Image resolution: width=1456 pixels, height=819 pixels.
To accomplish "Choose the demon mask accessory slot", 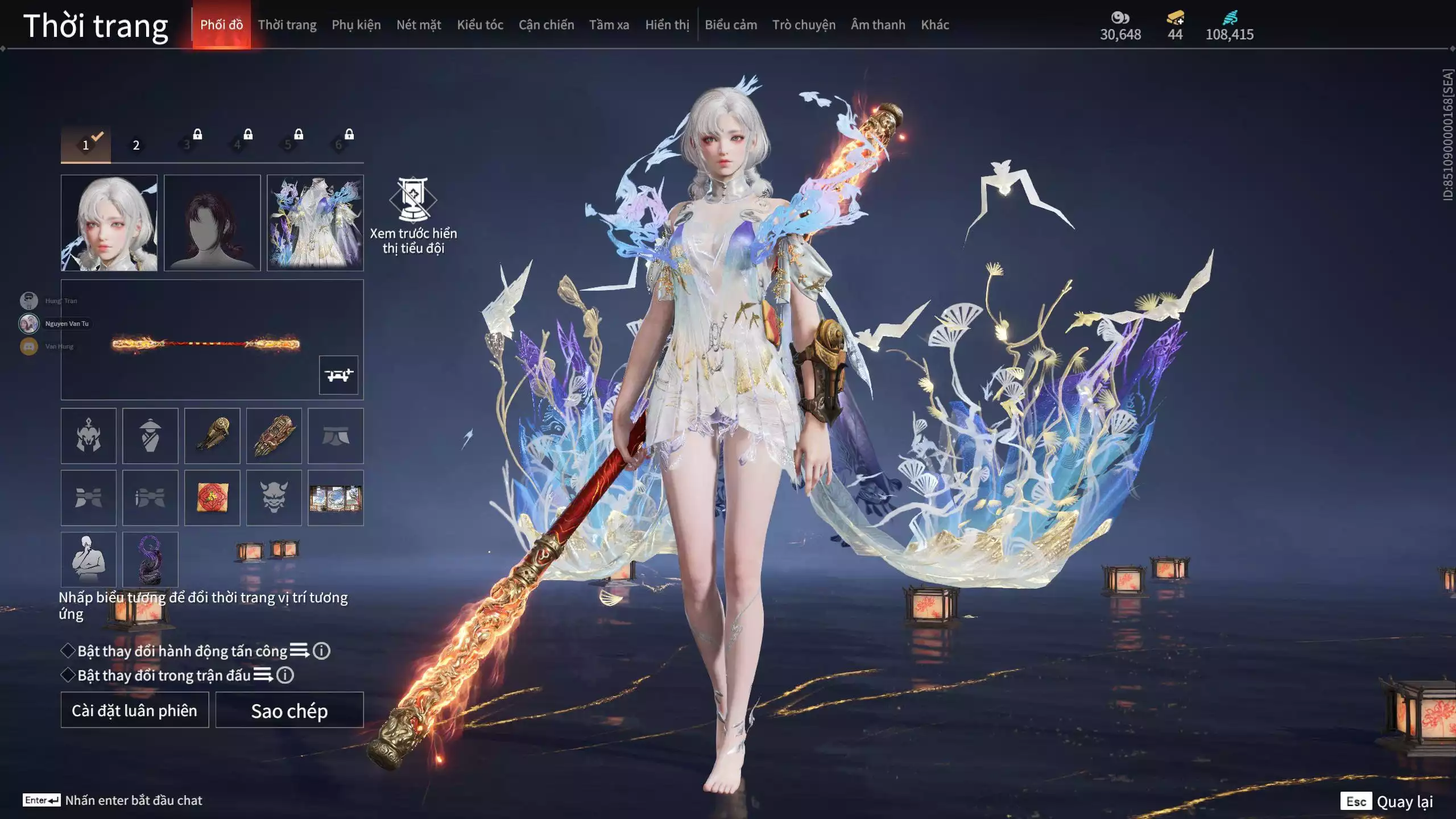I will pos(274,498).
